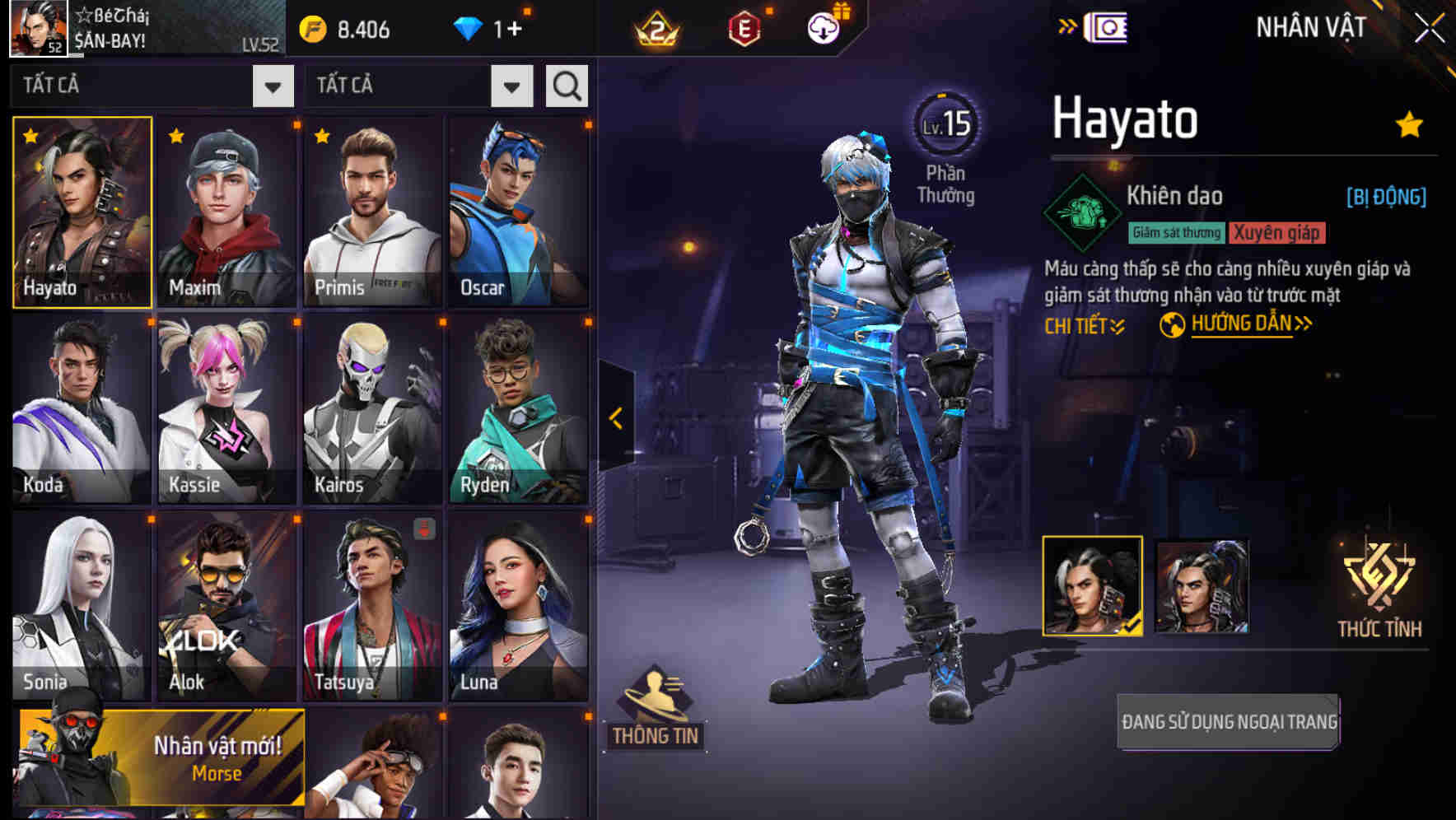Open the character search magnifier icon
The image size is (1456, 820).
566,86
